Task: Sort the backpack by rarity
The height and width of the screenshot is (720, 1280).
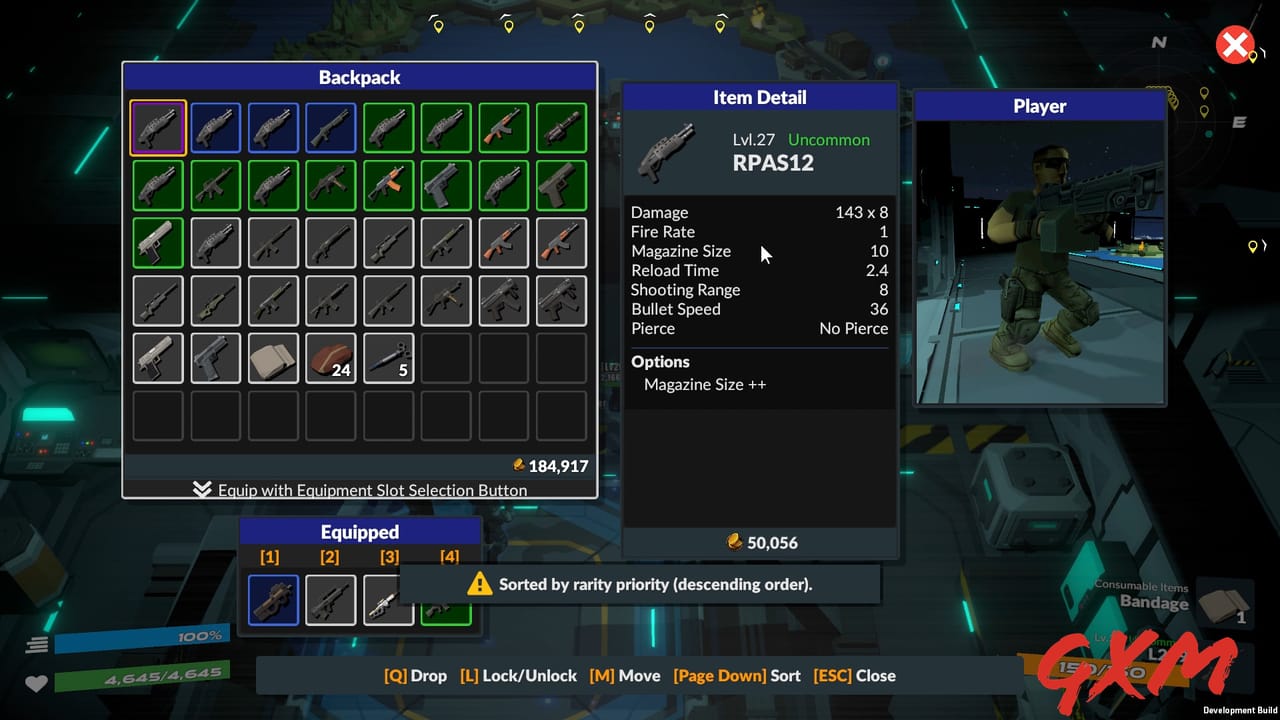Action: click(737, 675)
